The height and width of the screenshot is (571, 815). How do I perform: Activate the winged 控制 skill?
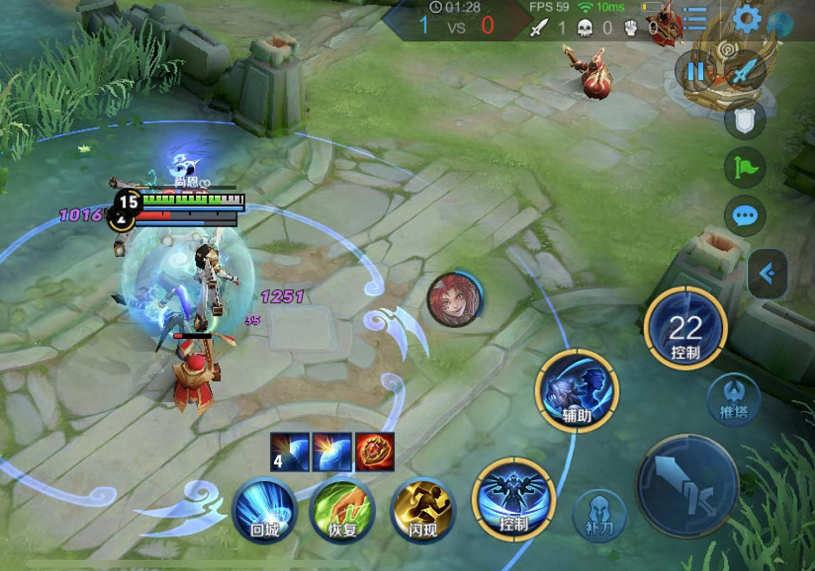(514, 498)
